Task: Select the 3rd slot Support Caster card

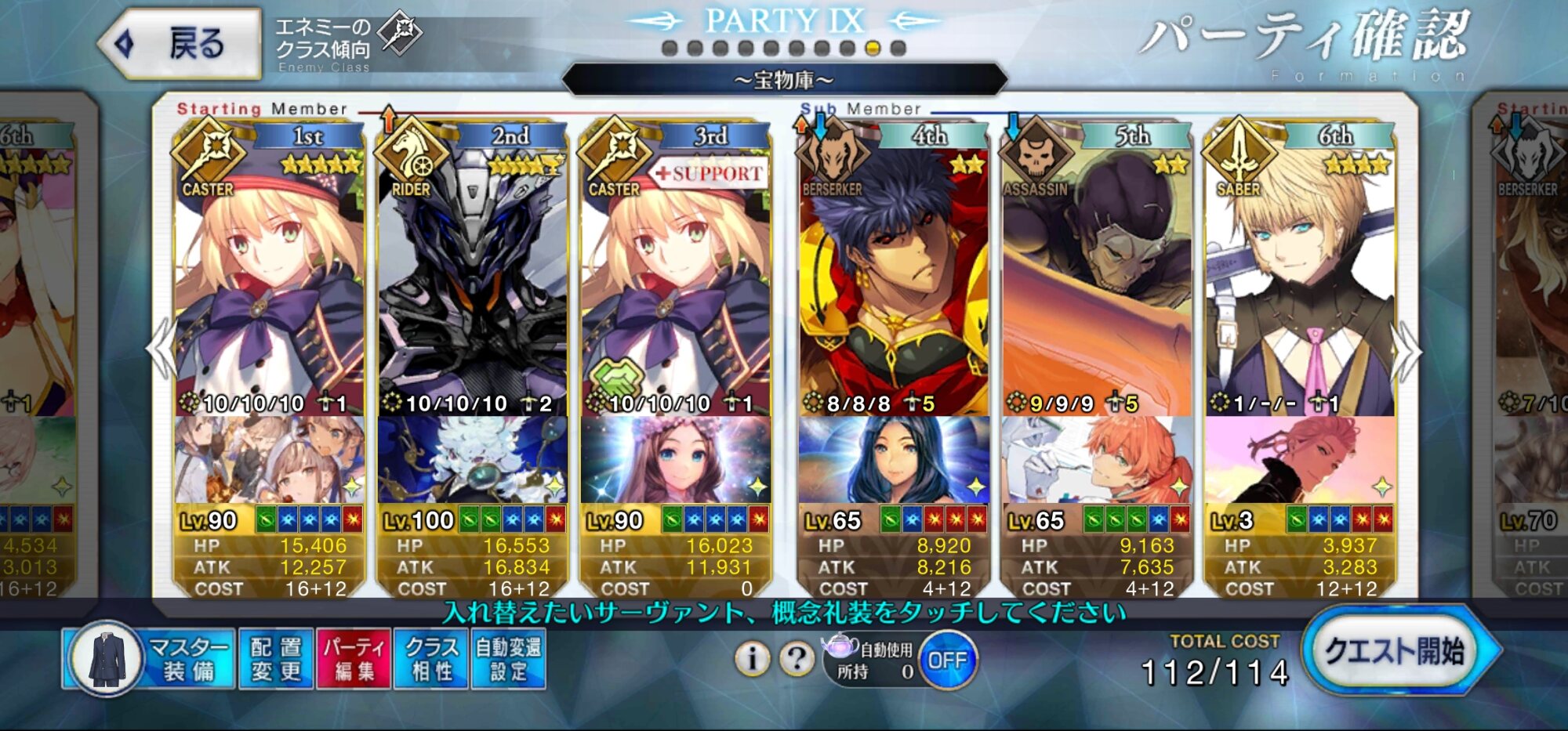Action: point(675,282)
